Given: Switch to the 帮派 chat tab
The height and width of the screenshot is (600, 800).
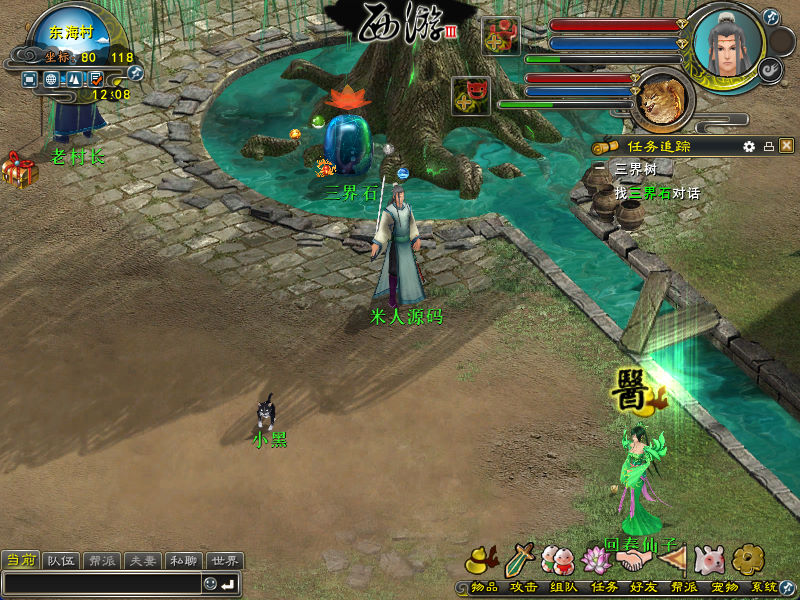Looking at the screenshot, I should coord(102,561).
